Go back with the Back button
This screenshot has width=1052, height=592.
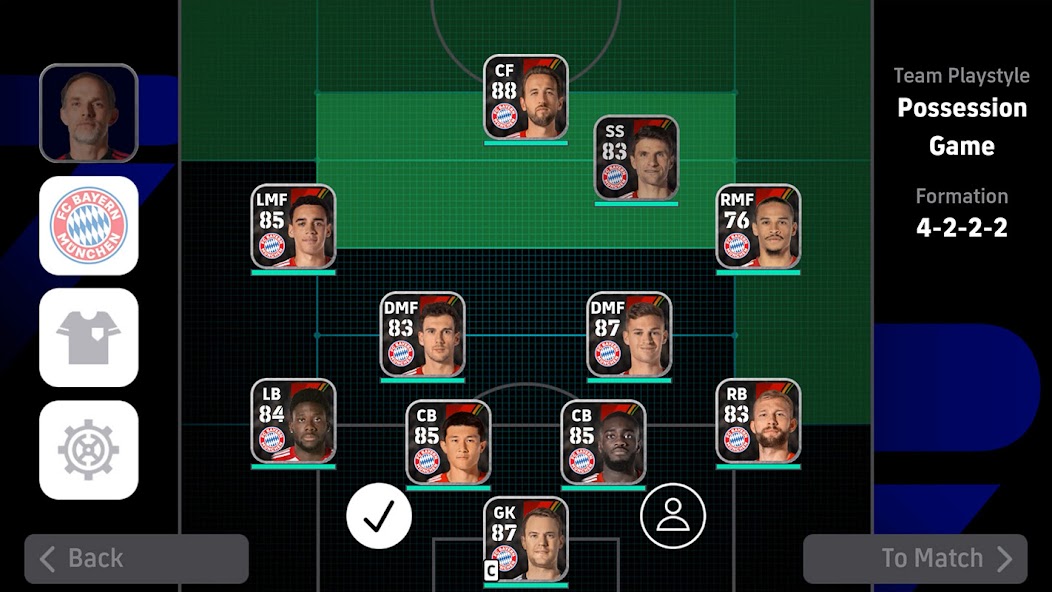click(136, 558)
